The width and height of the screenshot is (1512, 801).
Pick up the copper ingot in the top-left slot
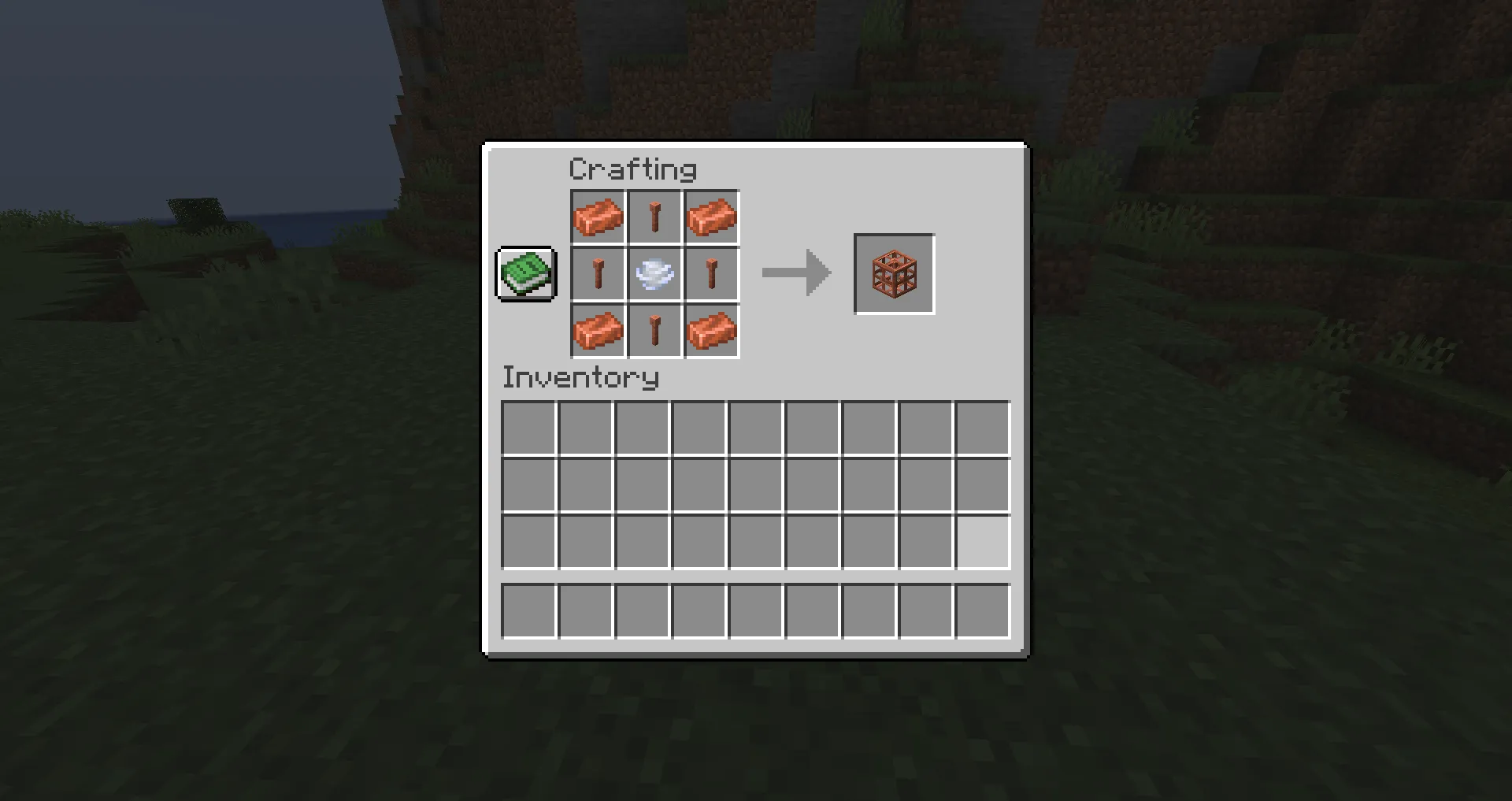598,217
